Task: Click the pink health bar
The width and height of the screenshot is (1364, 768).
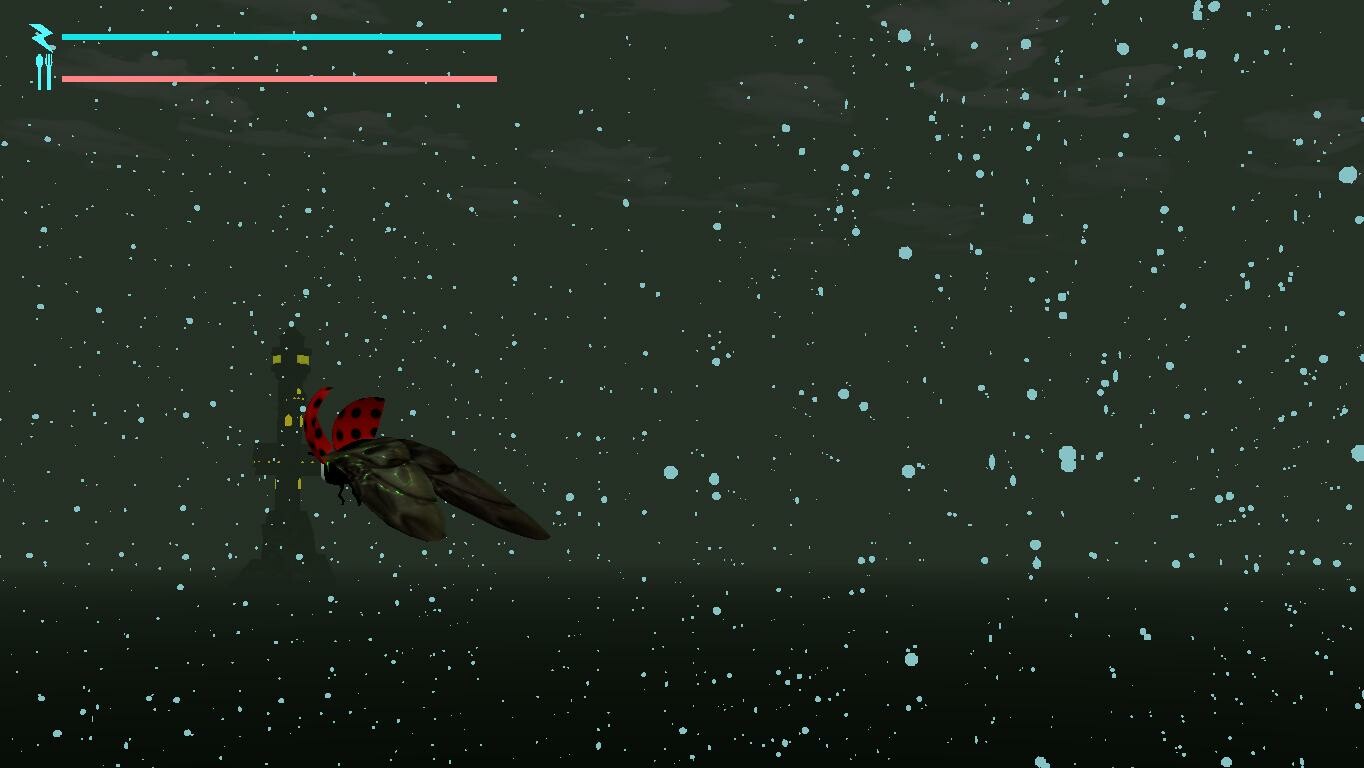Action: click(280, 77)
